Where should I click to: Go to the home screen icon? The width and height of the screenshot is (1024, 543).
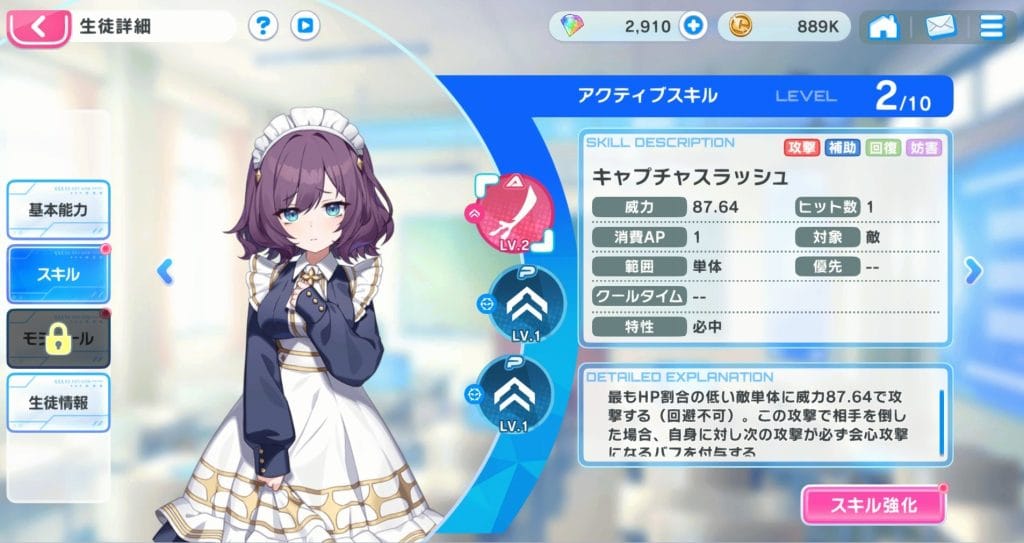[883, 27]
